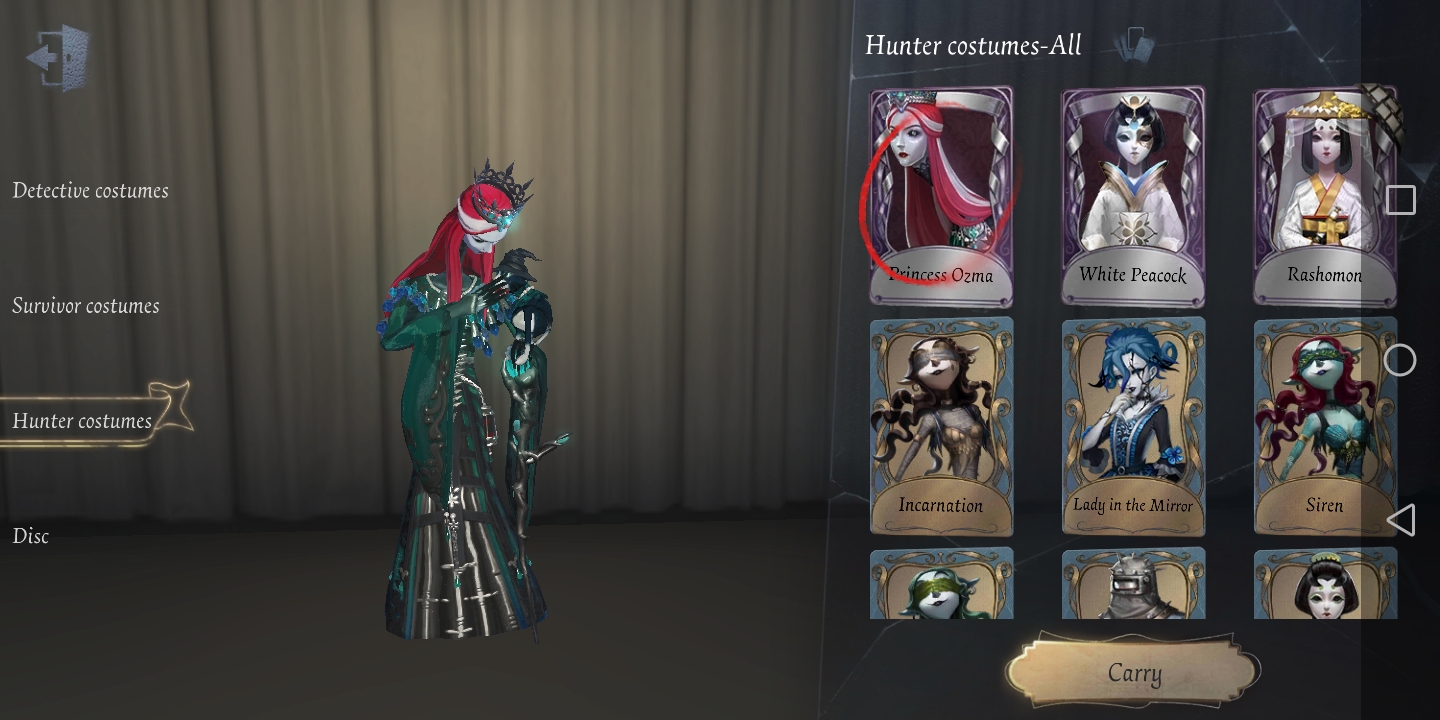Open Detective costumes category
The height and width of the screenshot is (720, 1440).
90,190
